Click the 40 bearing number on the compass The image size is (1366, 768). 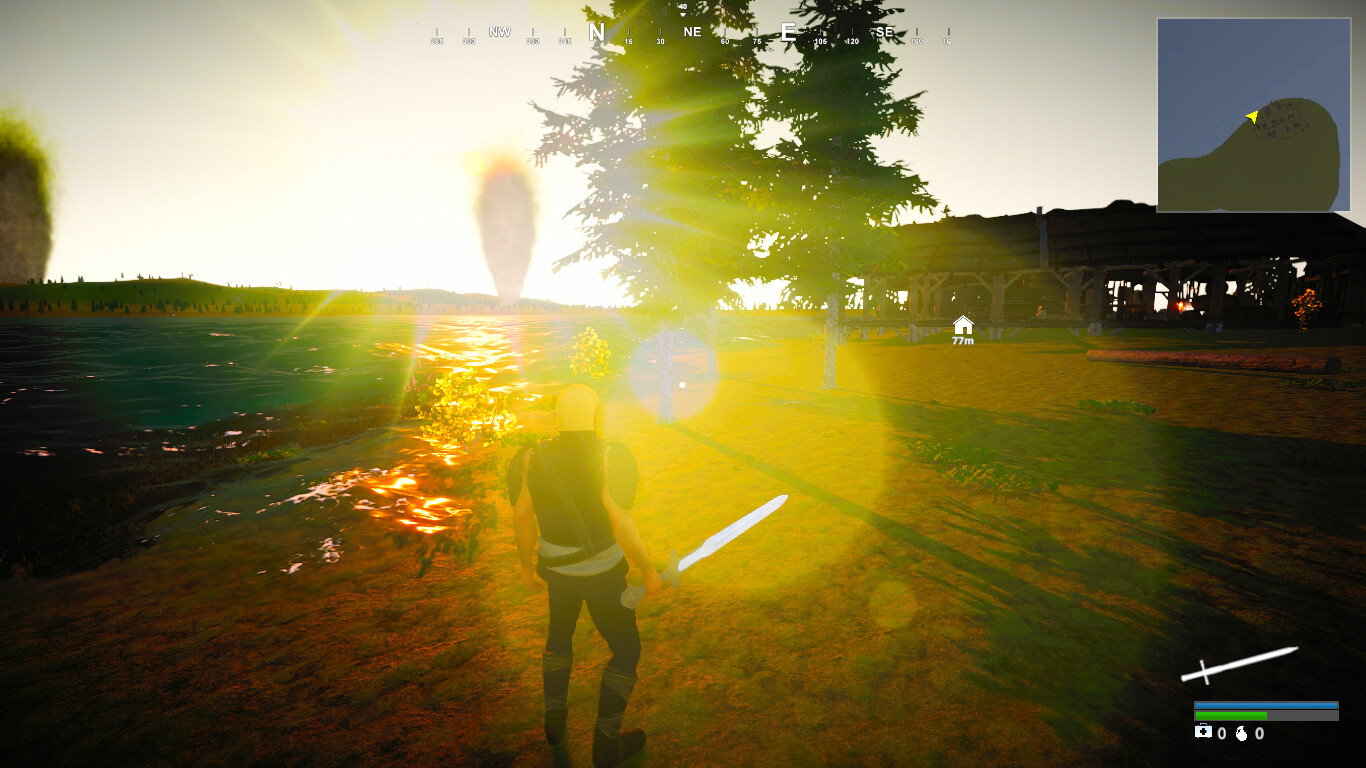coord(683,7)
